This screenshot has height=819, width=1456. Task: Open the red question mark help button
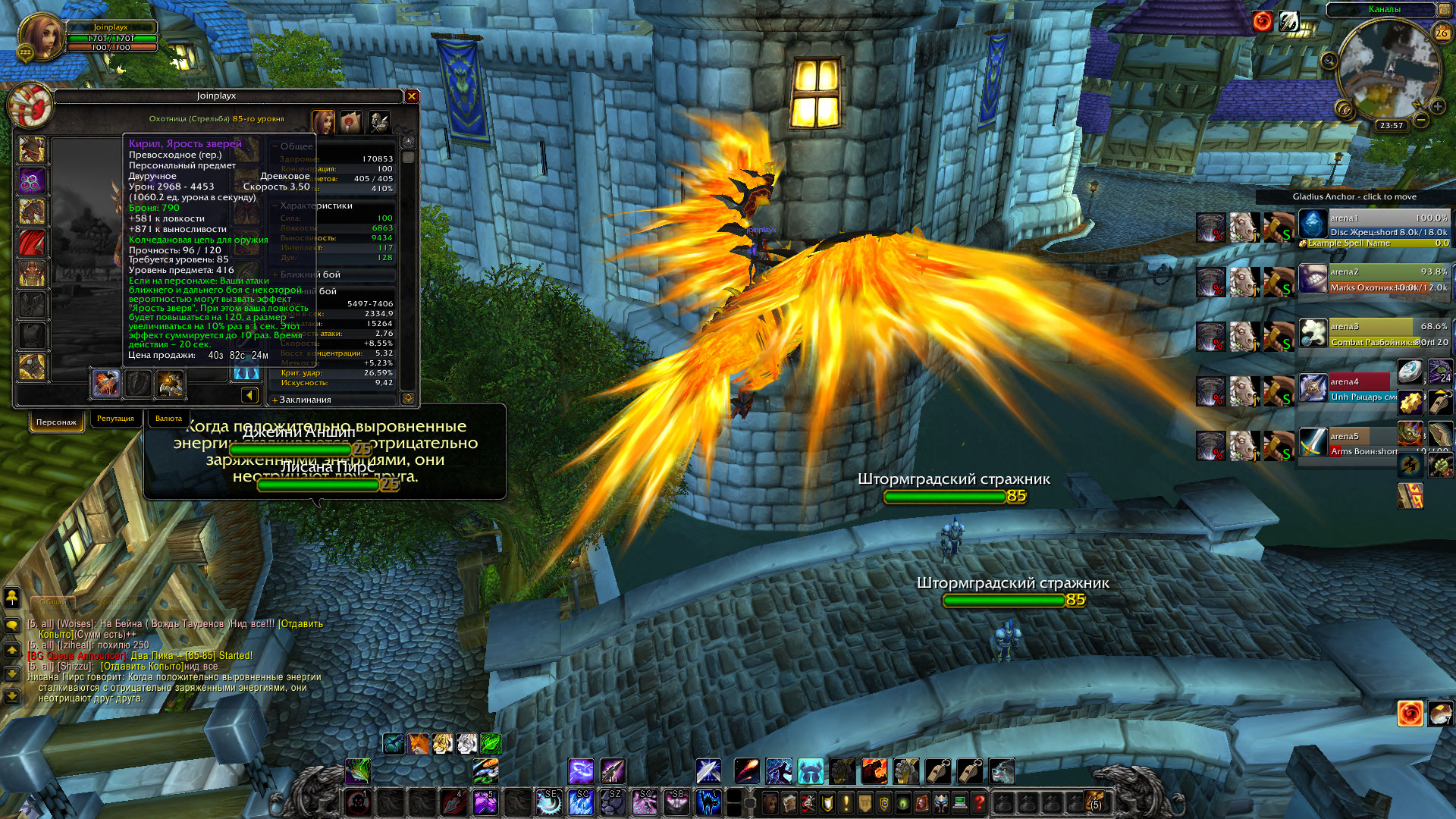click(x=979, y=802)
